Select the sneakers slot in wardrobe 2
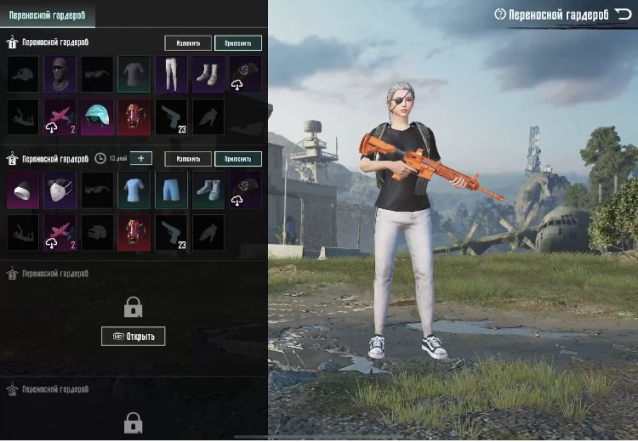The width and height of the screenshot is (638, 442). tap(208, 189)
